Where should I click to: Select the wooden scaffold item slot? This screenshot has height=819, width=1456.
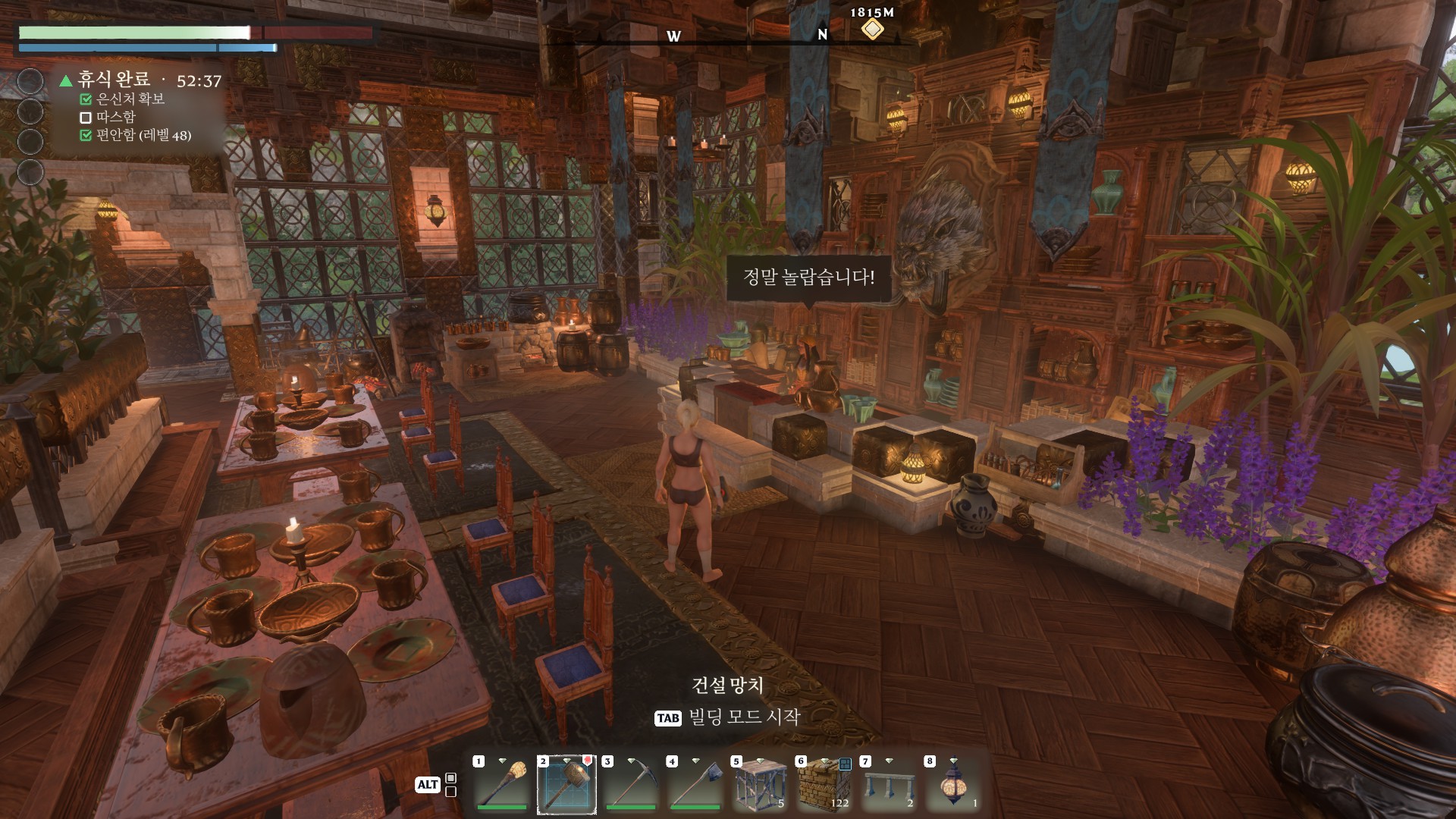click(x=760, y=784)
